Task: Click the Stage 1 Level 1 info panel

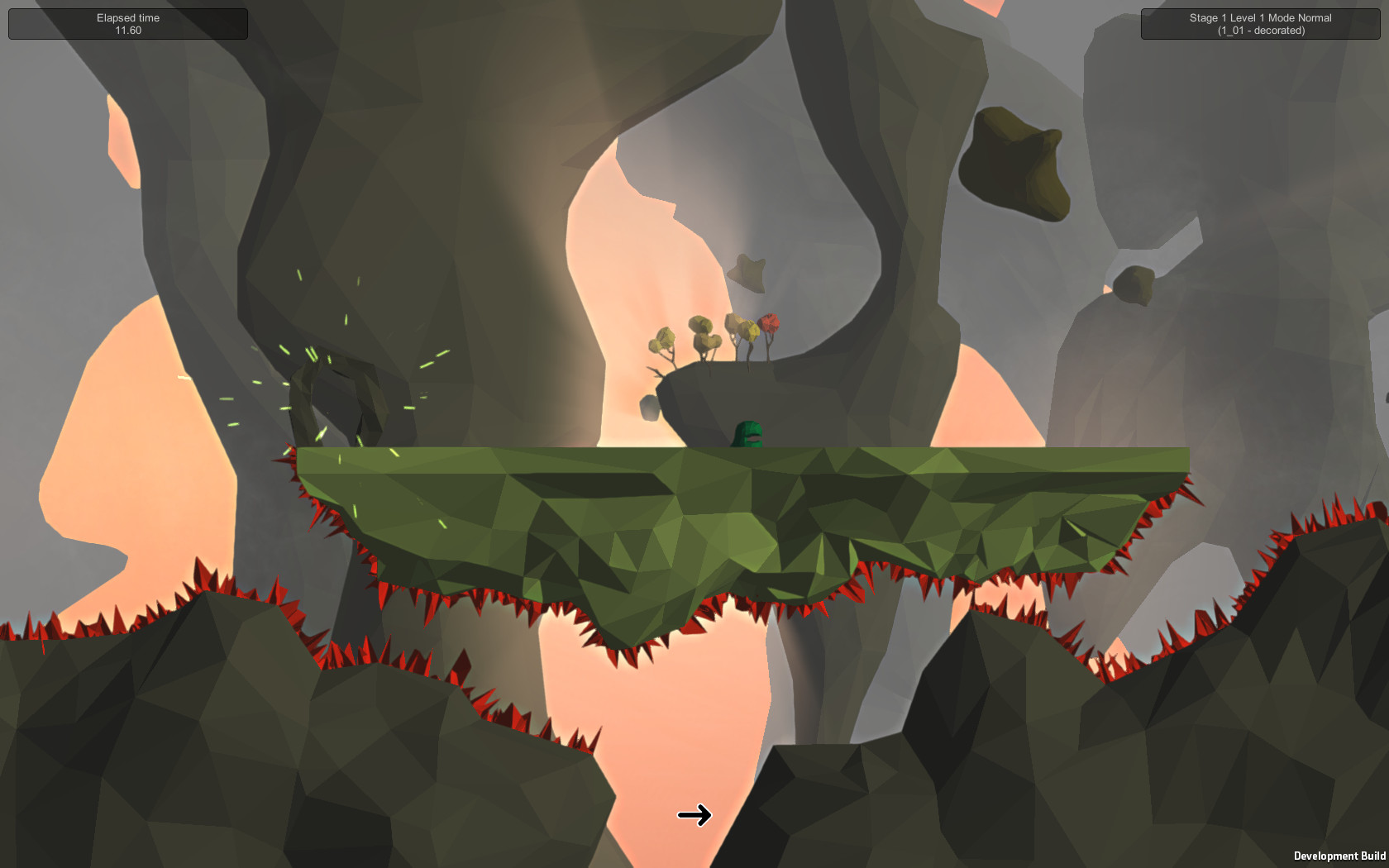Action: pos(1258,23)
